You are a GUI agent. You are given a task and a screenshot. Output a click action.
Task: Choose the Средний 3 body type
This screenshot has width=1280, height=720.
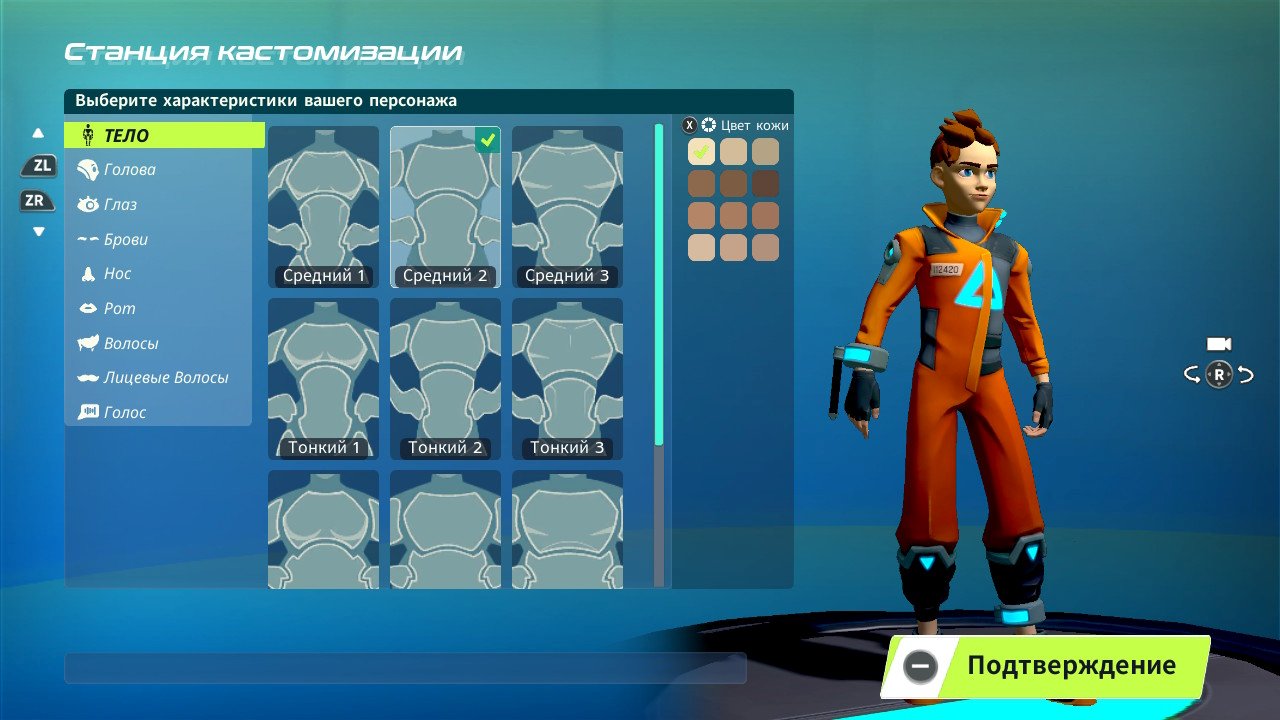[x=567, y=206]
